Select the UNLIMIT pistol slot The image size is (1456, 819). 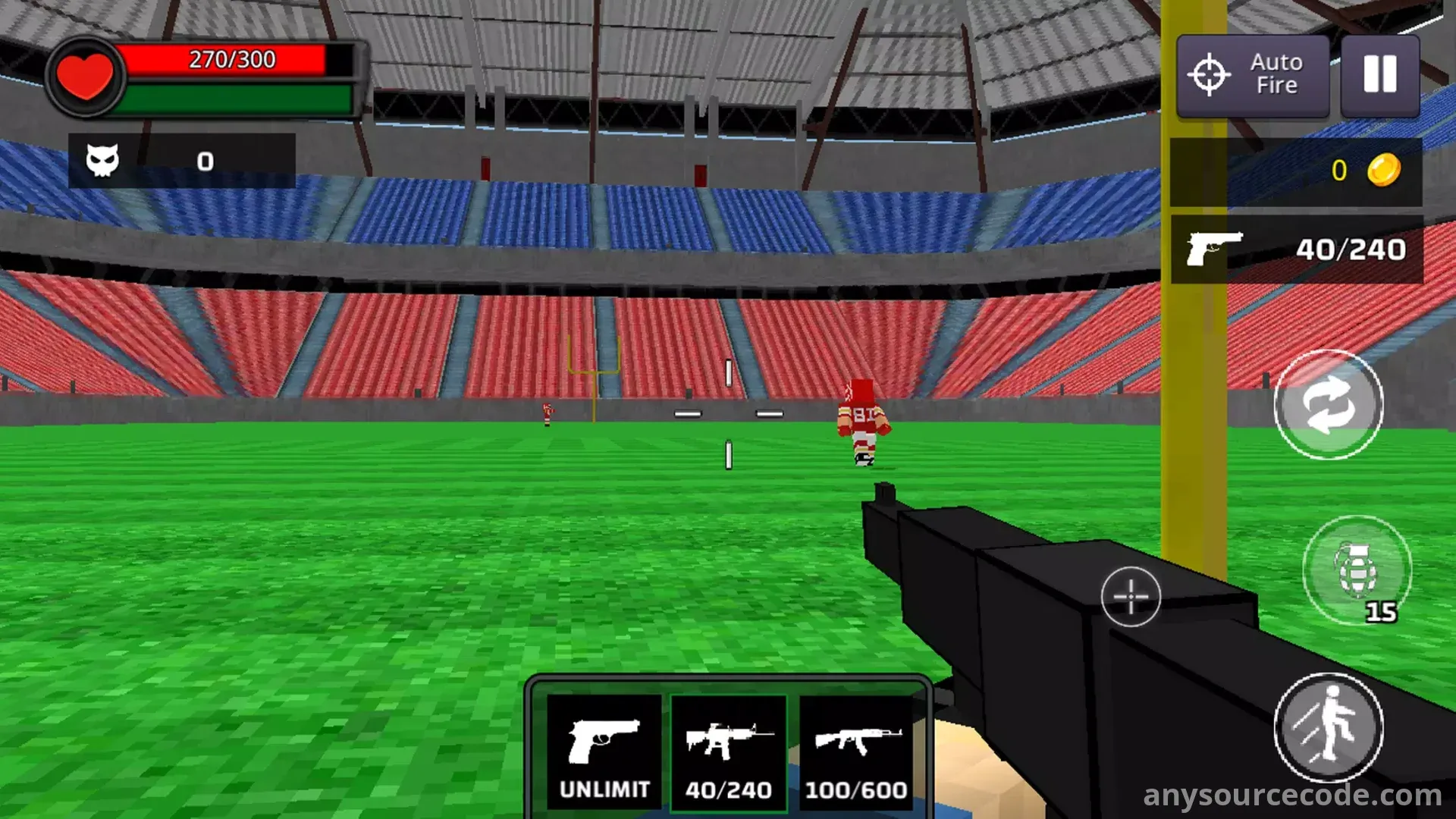point(604,752)
